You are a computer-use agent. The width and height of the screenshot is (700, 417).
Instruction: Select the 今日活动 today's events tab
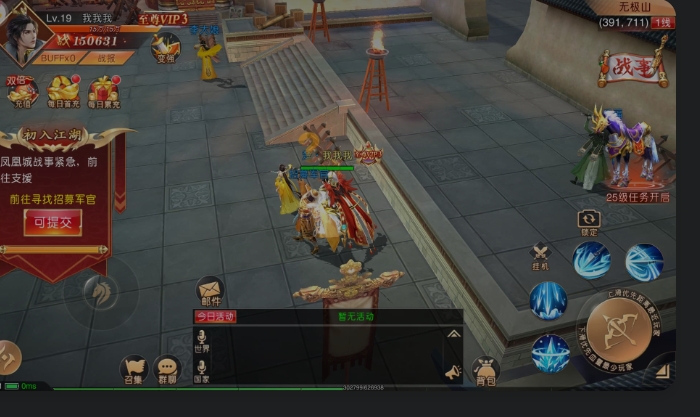[x=213, y=316]
